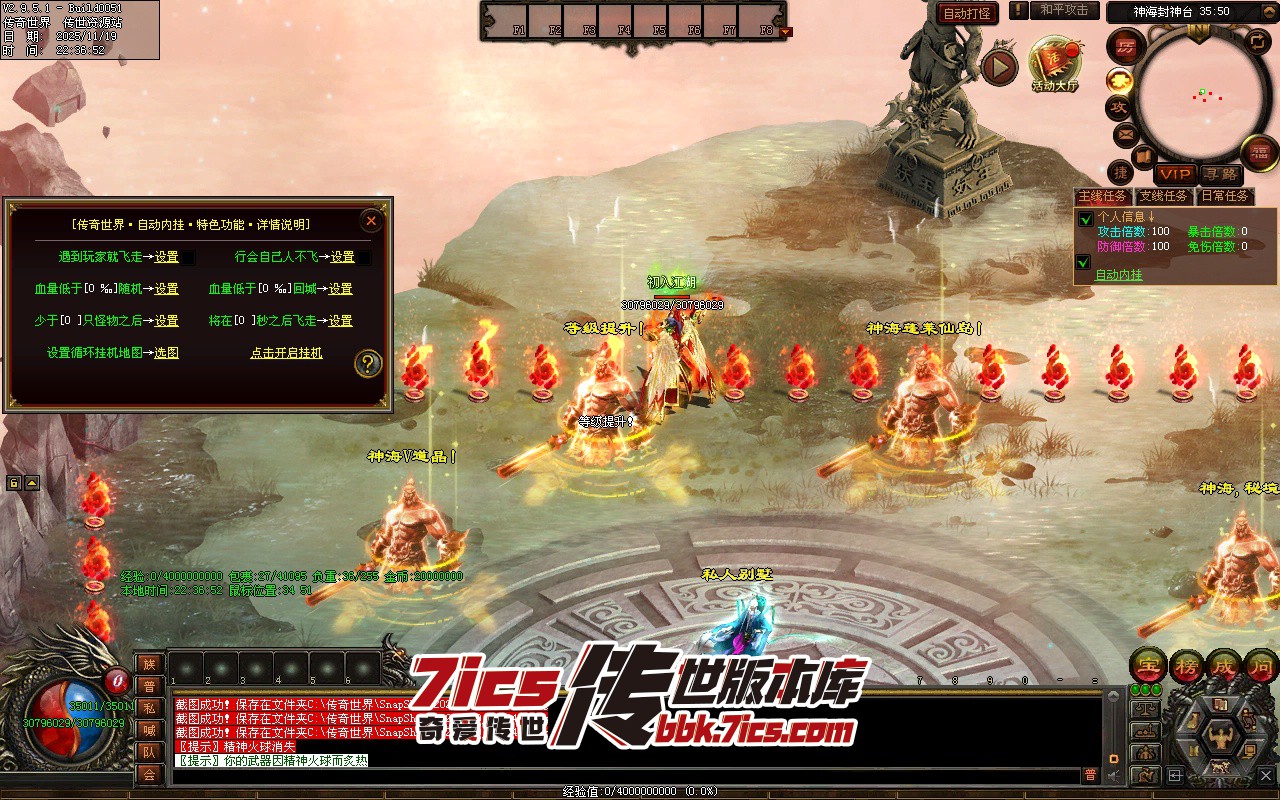Activate the 寻路 pathfinding button

(x=1219, y=174)
